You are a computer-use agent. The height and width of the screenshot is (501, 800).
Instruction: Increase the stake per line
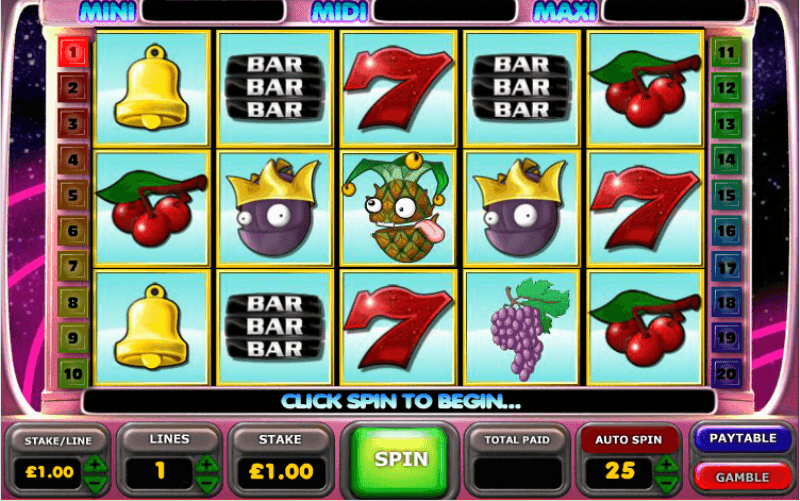[x=94, y=463]
